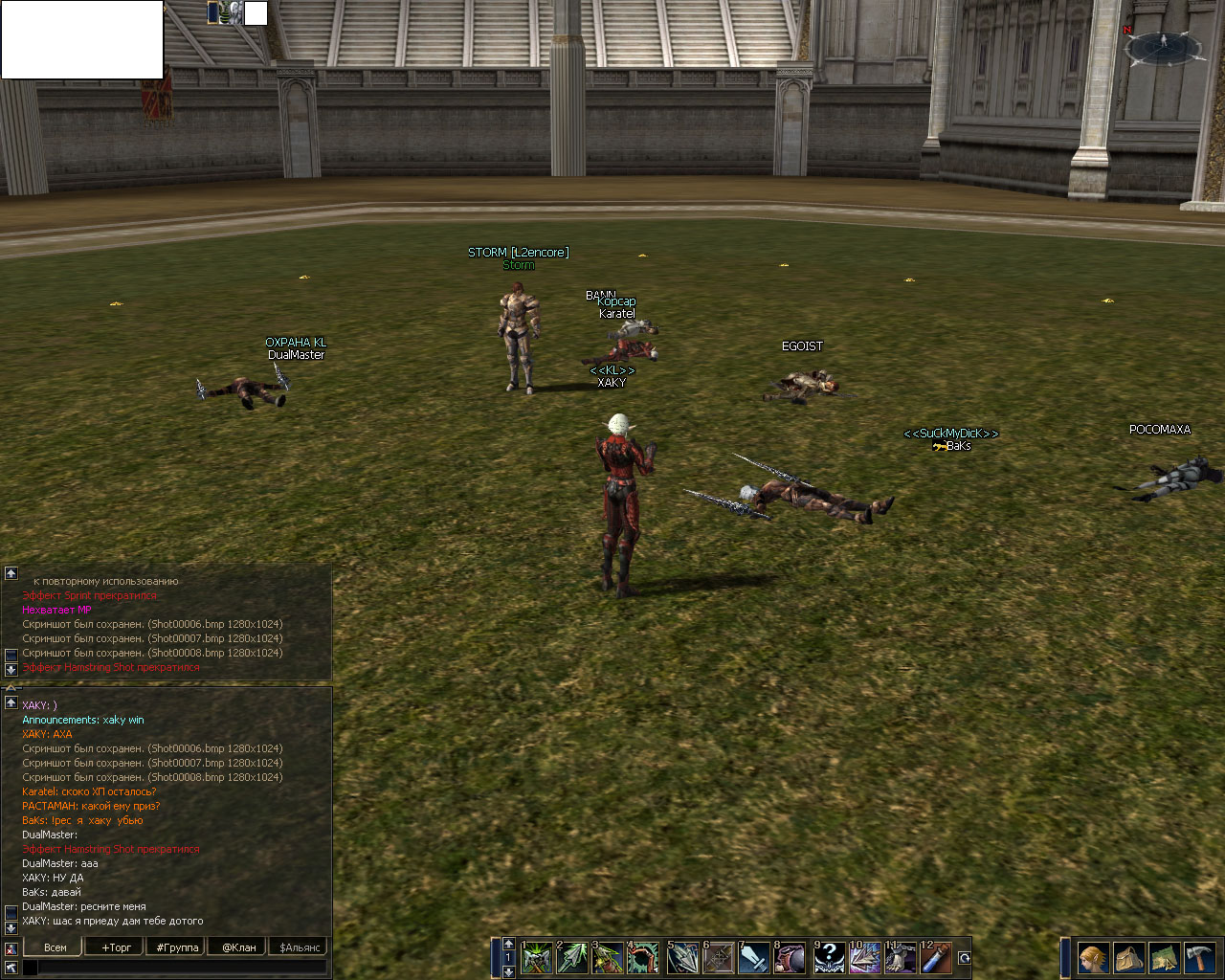Activate the question mark skill in slot 9
Viewport: 1225px width, 980px height.
tap(829, 957)
